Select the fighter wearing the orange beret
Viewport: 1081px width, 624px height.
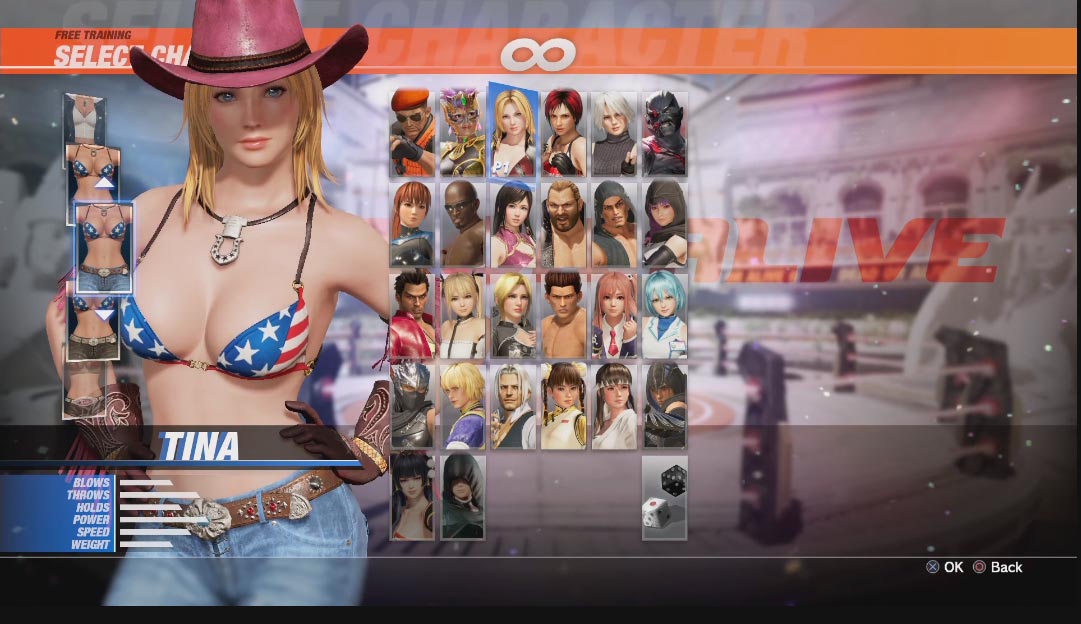[x=412, y=134]
